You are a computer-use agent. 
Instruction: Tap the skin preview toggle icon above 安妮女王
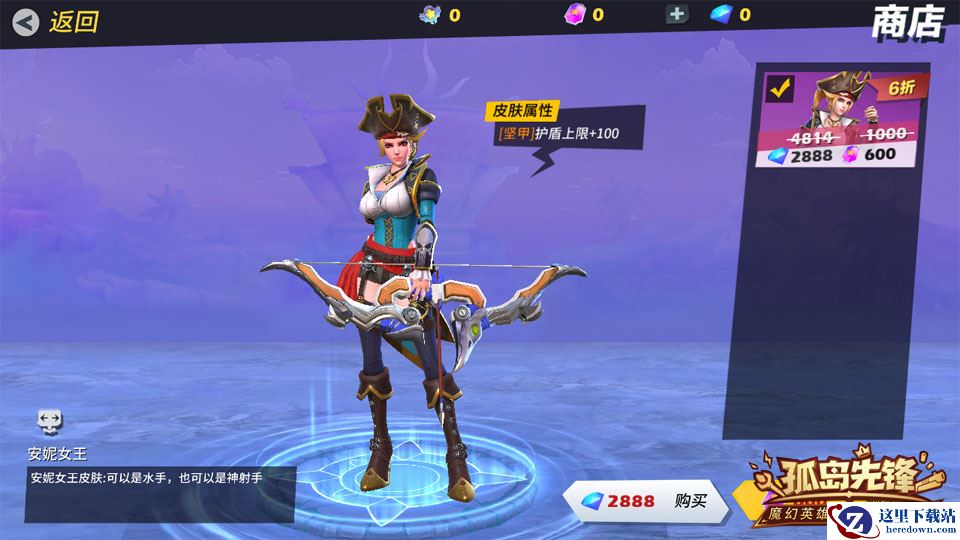click(50, 420)
